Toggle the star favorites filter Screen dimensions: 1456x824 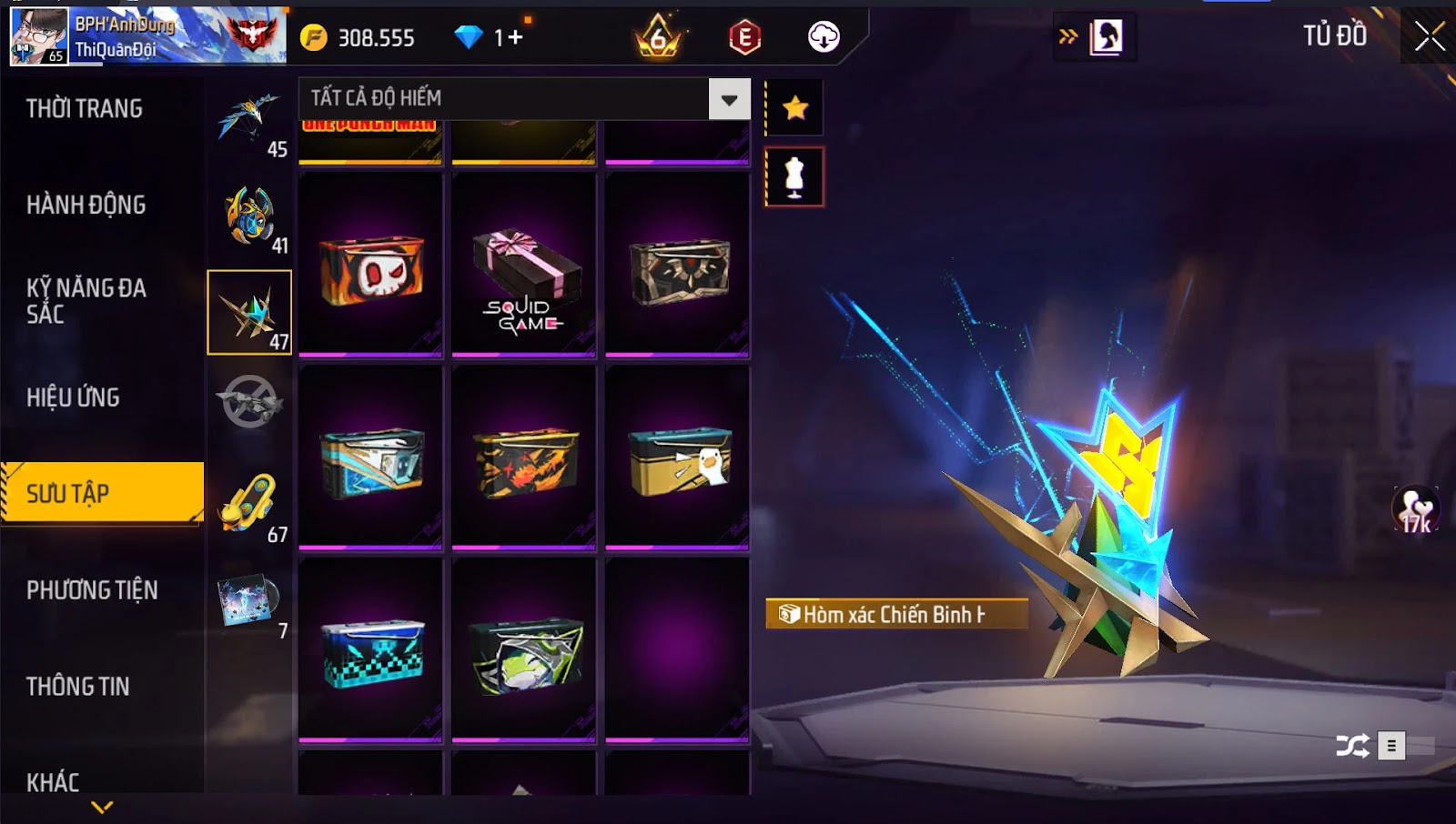tap(795, 108)
